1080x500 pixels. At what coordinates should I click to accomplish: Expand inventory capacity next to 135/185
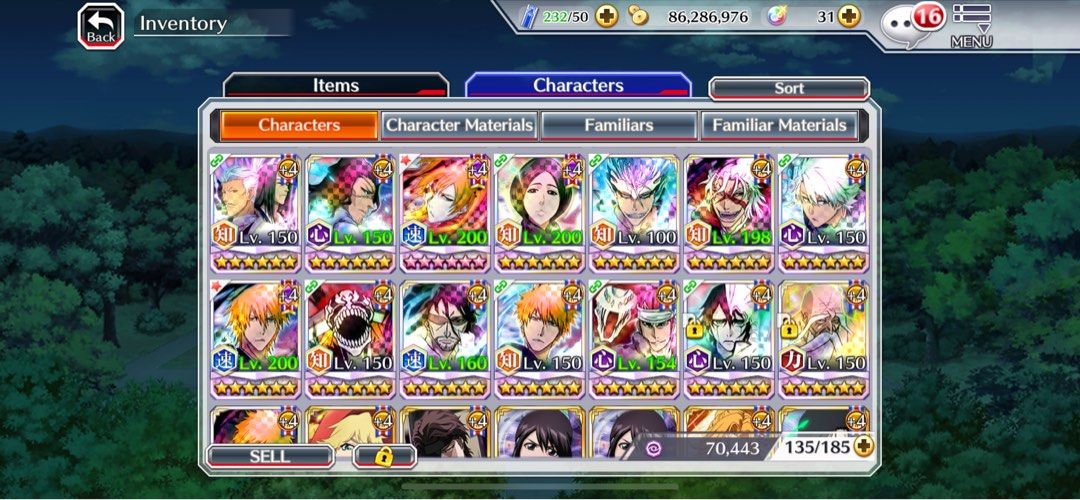click(x=862, y=446)
